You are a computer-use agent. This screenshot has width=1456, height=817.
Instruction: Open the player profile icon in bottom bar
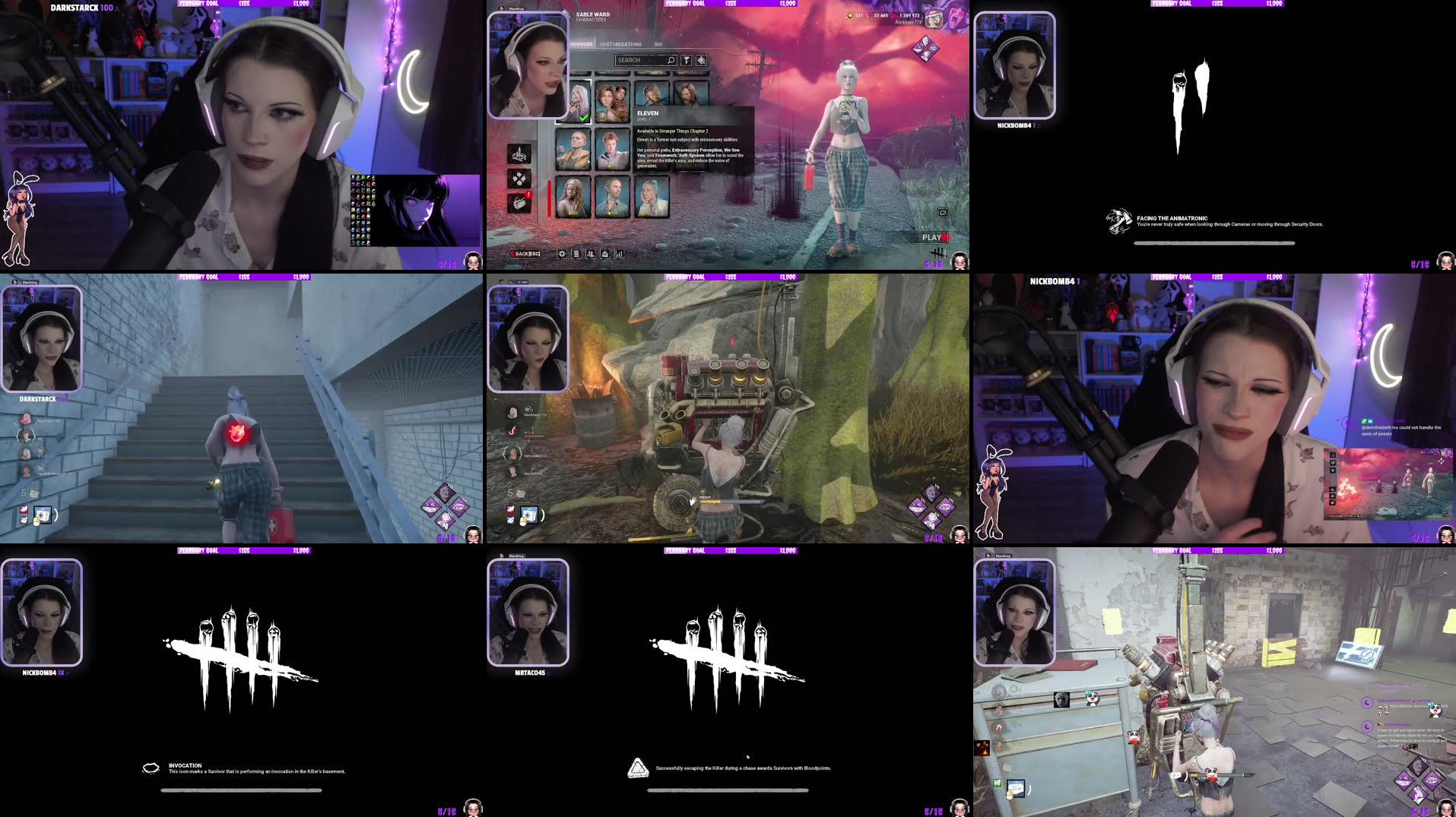(x=592, y=253)
